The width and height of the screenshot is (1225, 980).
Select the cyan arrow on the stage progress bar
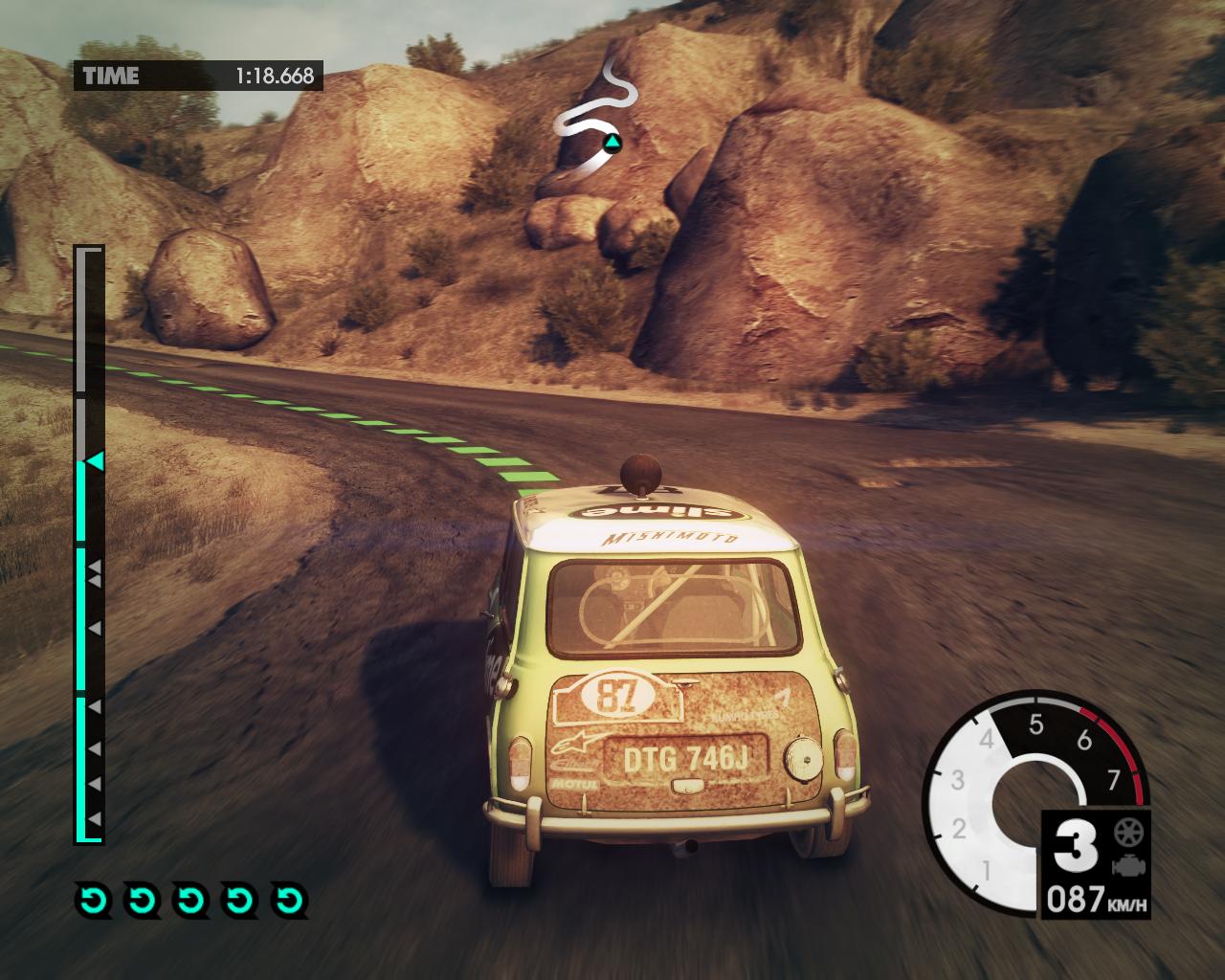(95, 462)
